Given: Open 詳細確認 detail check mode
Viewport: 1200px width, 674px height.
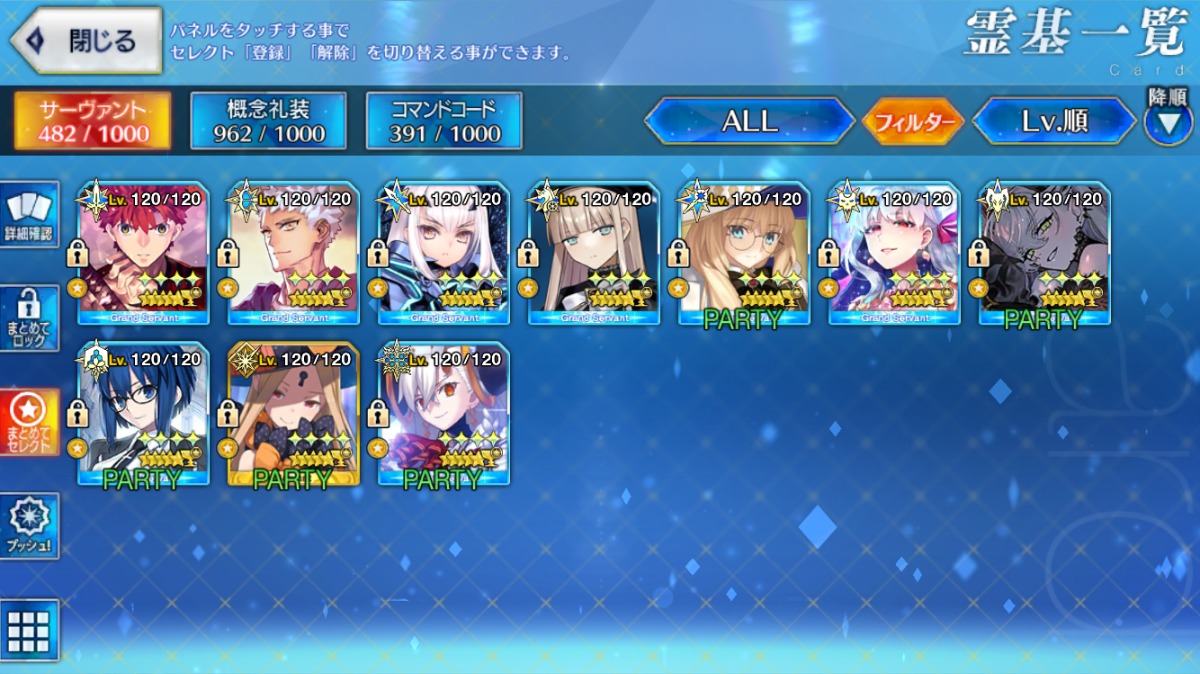Looking at the screenshot, I should pyautogui.click(x=29, y=217).
